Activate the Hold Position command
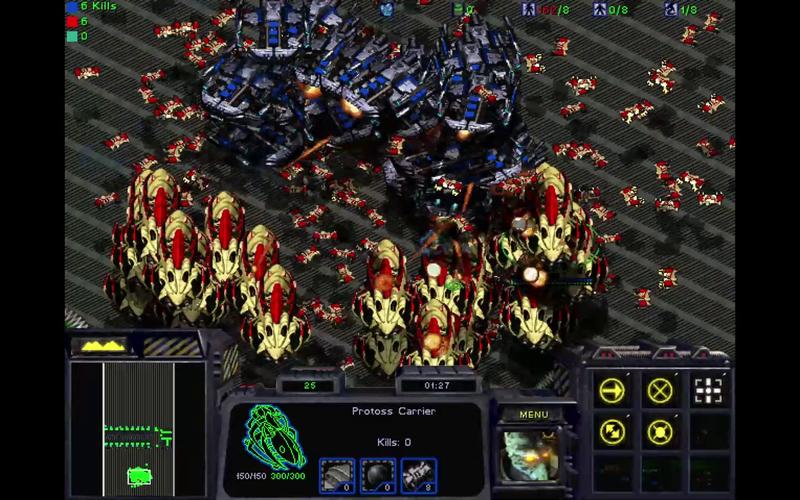 click(660, 432)
